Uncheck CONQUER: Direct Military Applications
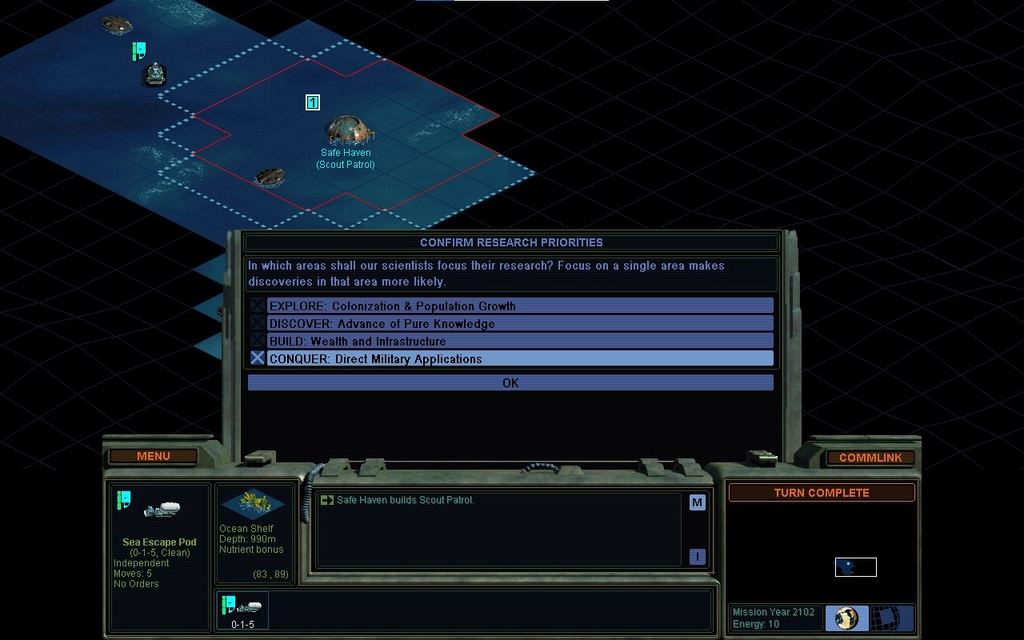The height and width of the screenshot is (640, 1024). [258, 358]
